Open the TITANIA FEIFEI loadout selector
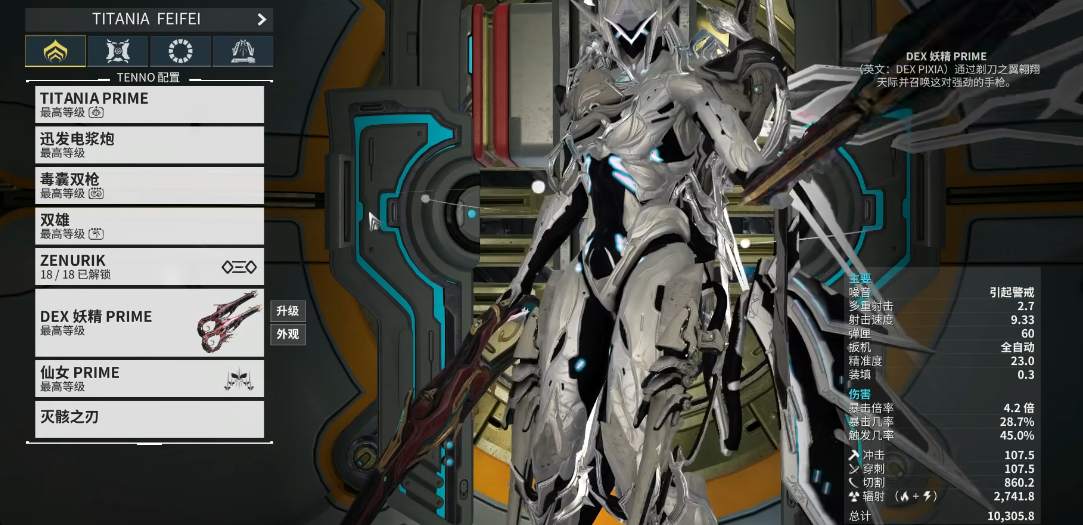1083x525 pixels. (x=150, y=19)
